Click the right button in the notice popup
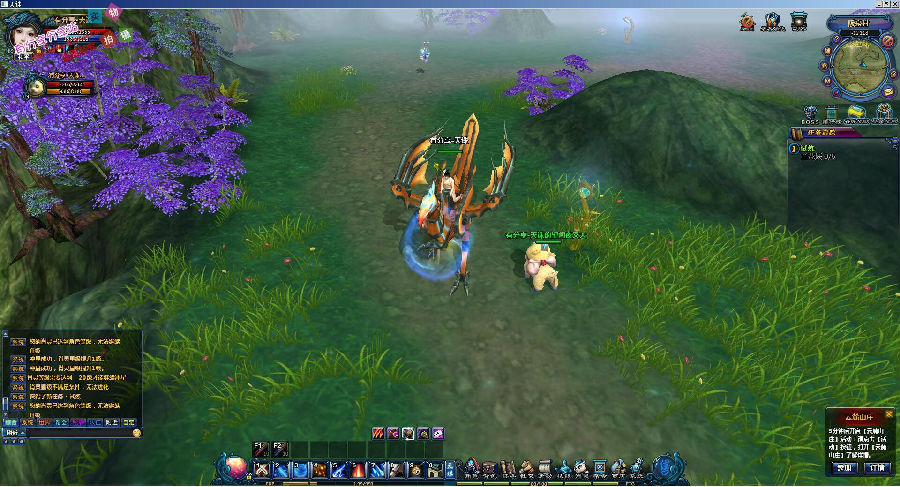Viewport: 900px width, 487px height. coord(876,467)
